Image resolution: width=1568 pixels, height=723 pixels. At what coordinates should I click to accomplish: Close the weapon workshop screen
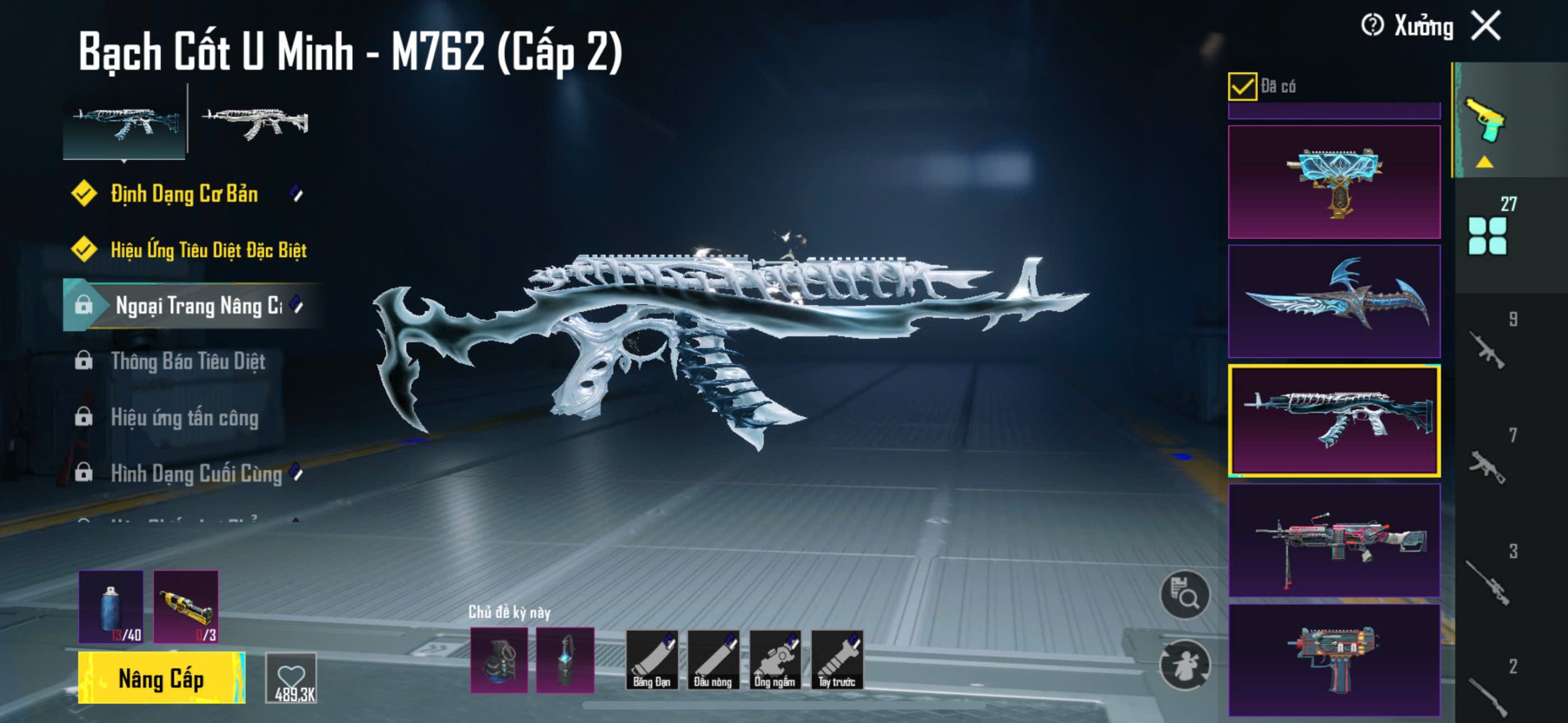1487,26
